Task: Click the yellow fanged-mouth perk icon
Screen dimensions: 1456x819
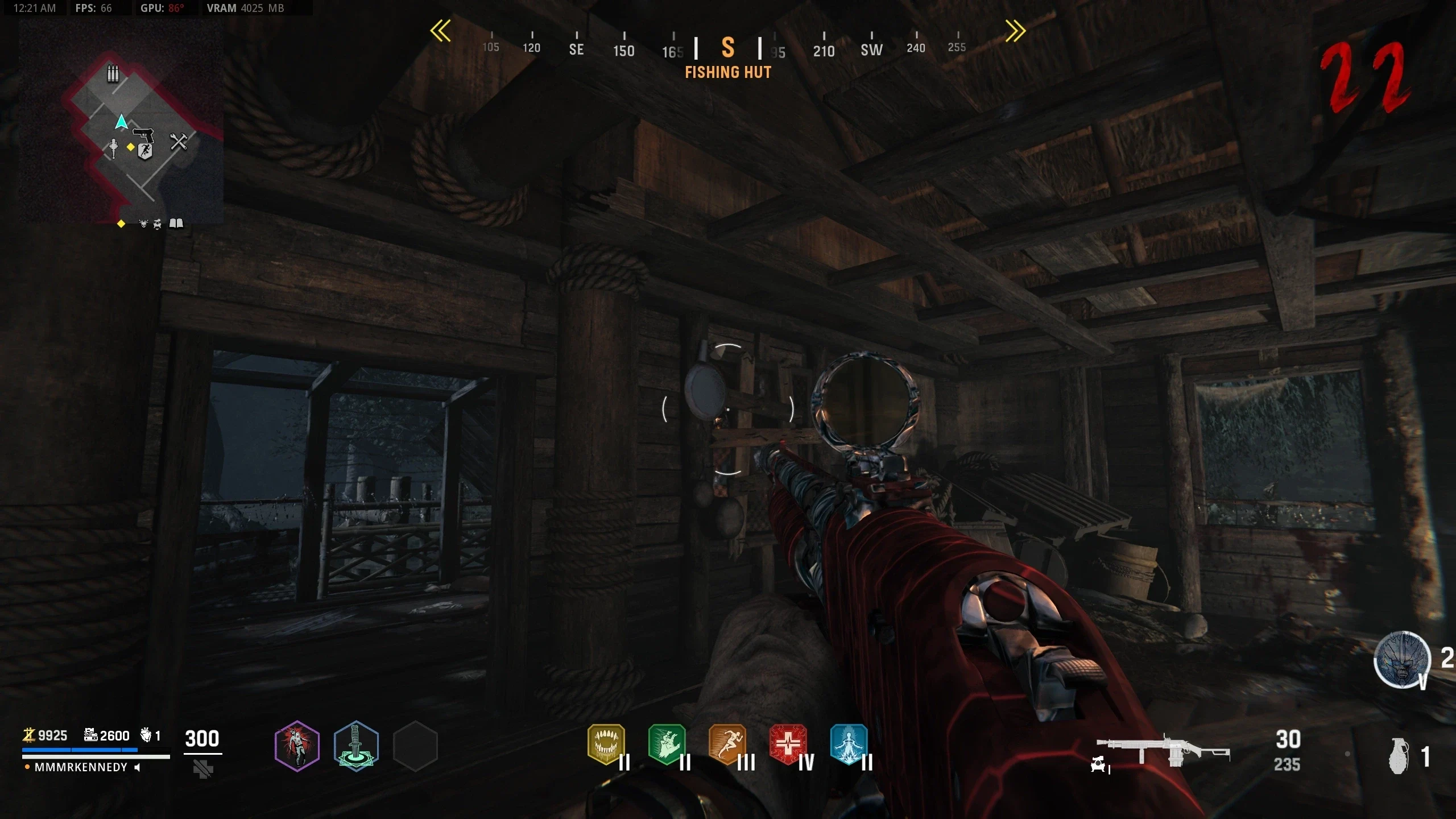Action: (606, 743)
